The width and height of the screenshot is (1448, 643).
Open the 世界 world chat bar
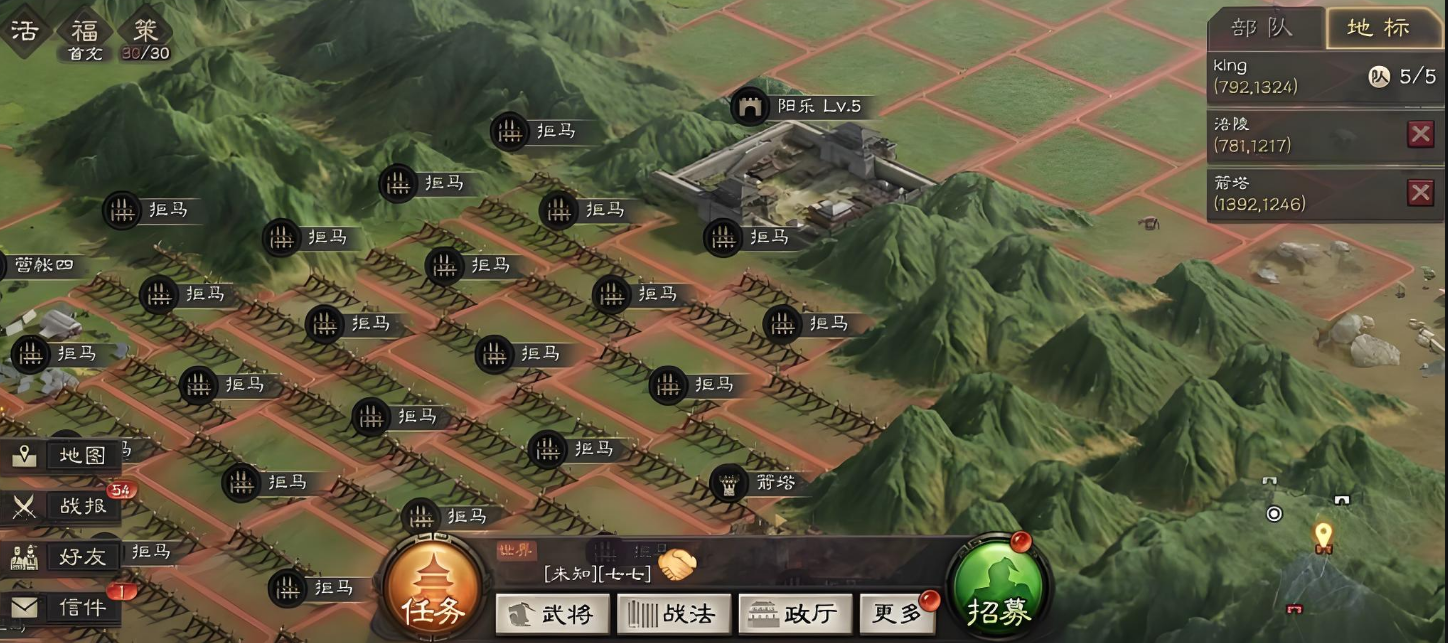coord(600,562)
